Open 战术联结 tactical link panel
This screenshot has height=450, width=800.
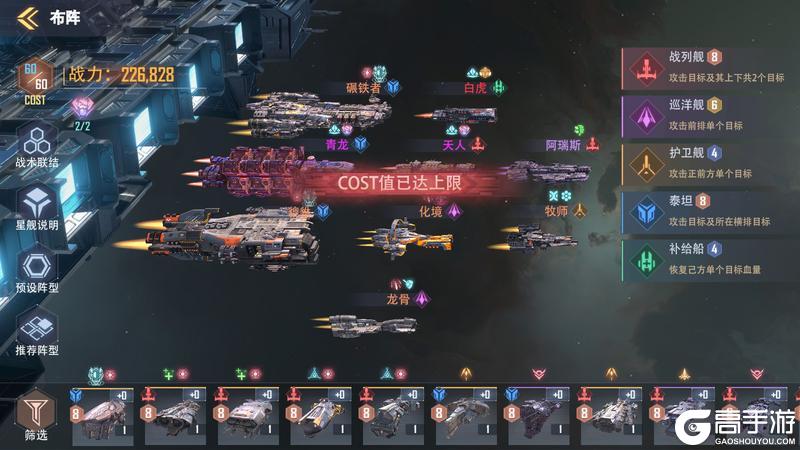pos(37,145)
